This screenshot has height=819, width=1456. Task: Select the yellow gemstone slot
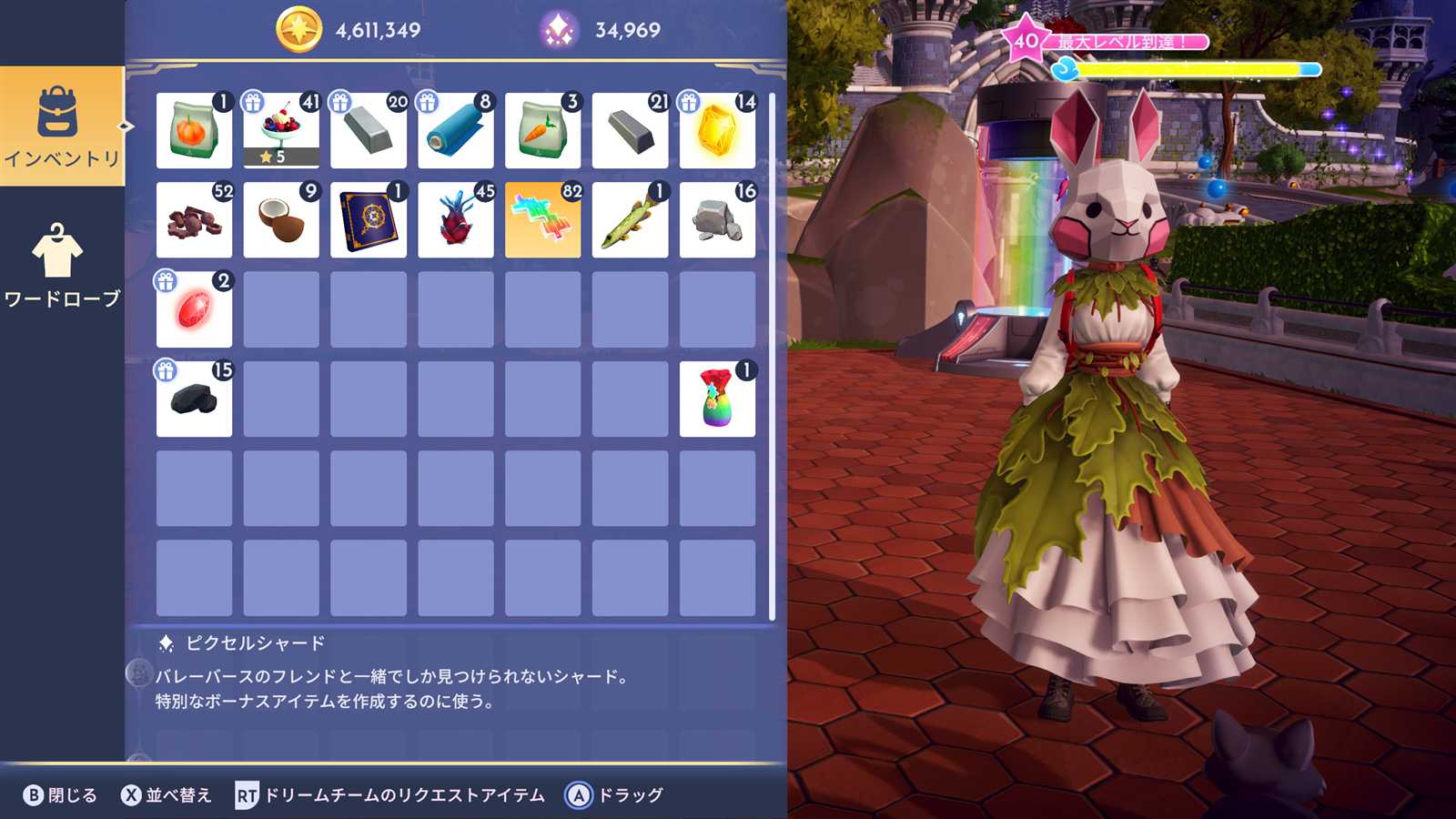point(717,131)
